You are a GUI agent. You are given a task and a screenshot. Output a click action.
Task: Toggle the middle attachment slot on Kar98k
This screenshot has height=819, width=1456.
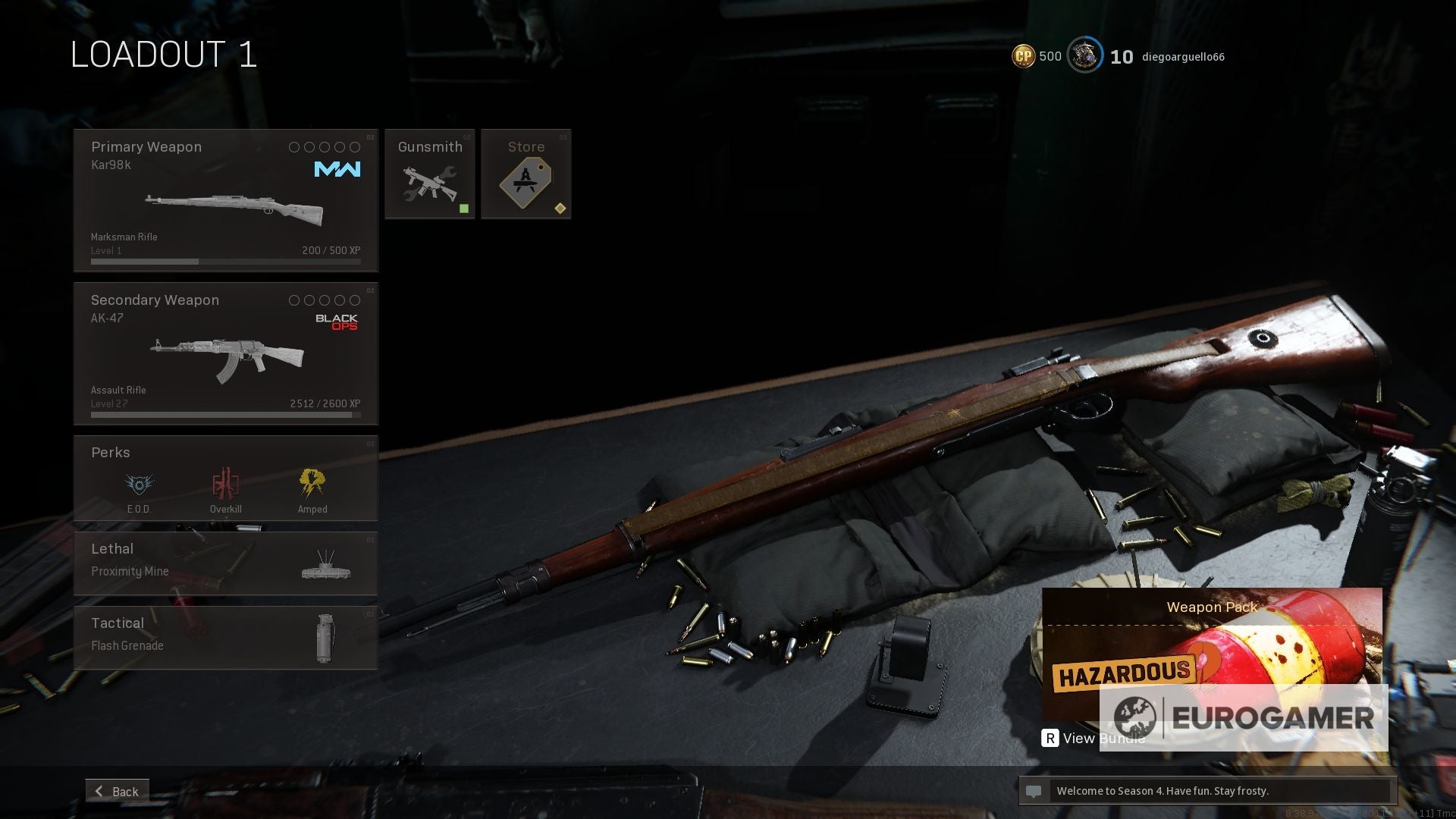click(324, 147)
